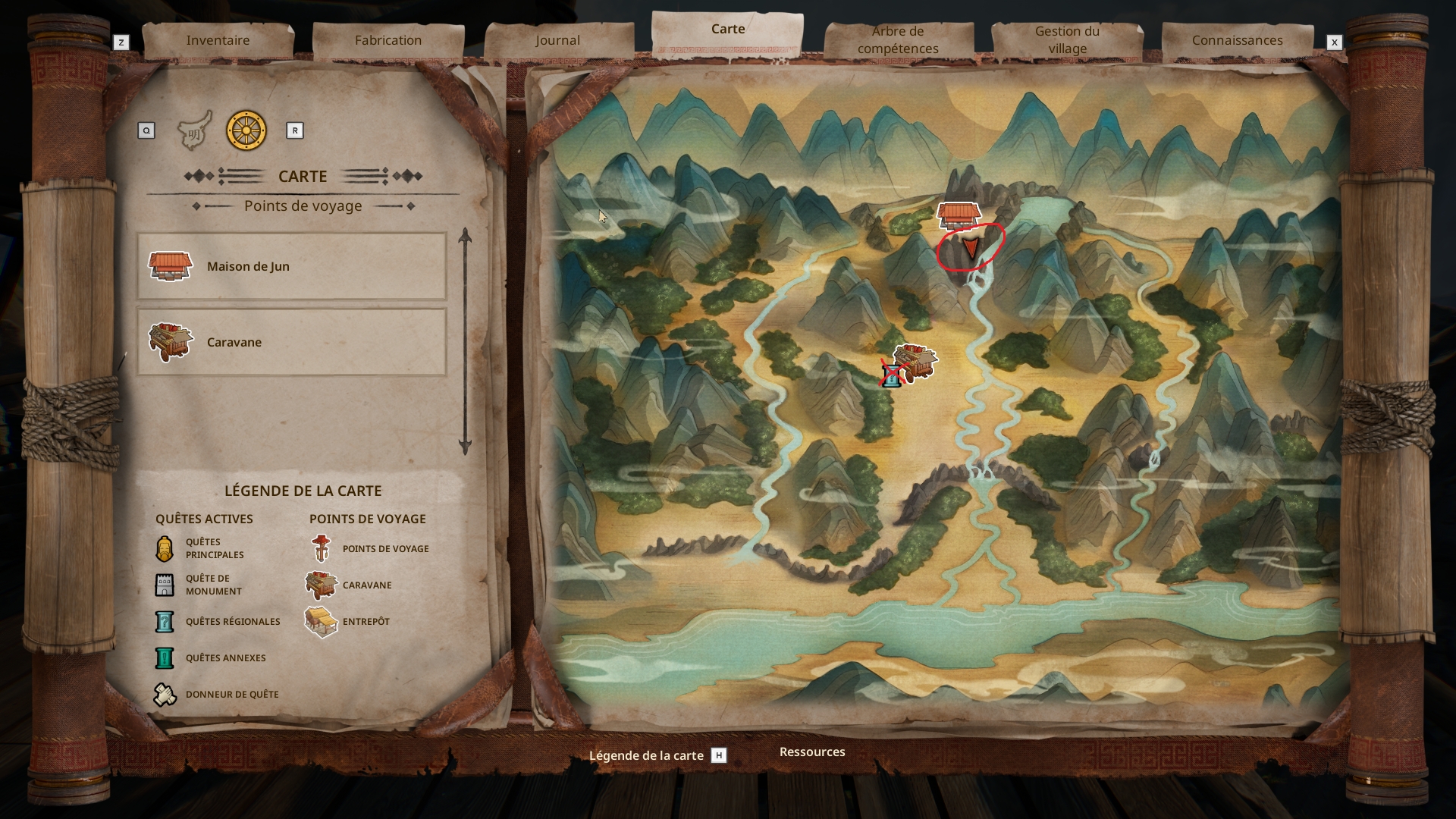Select the golden wheel travel-points icon

[x=246, y=130]
